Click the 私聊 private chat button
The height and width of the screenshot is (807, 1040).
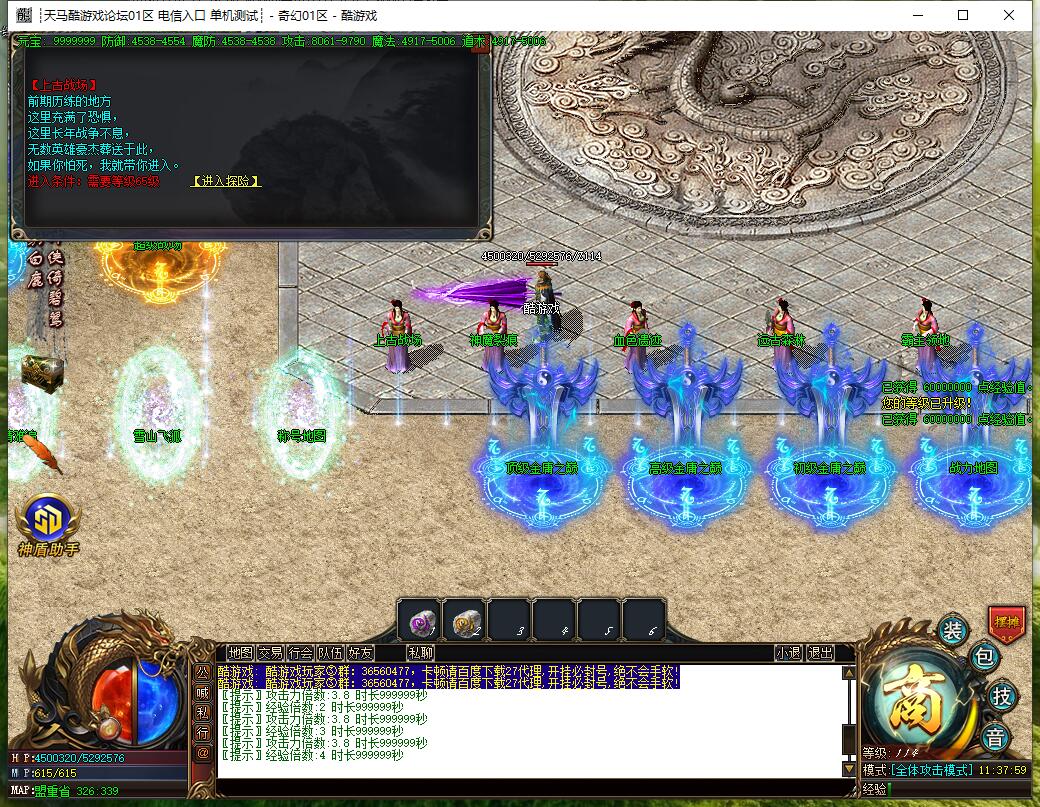420,653
